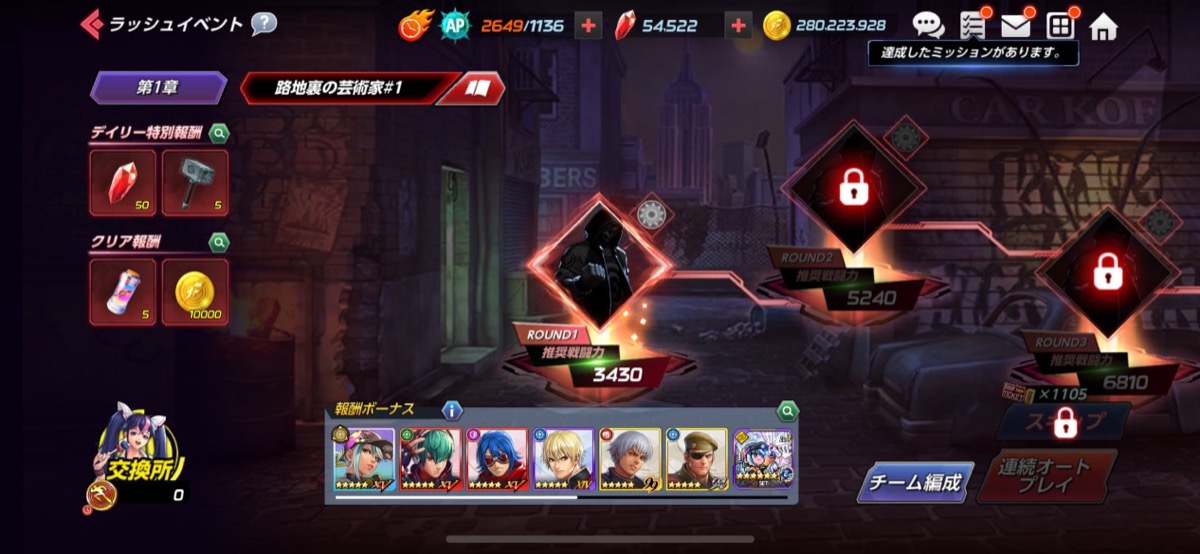Screen dimensions: 1200x554
Task: Open the Rush Event help bubble
Action: point(263,23)
